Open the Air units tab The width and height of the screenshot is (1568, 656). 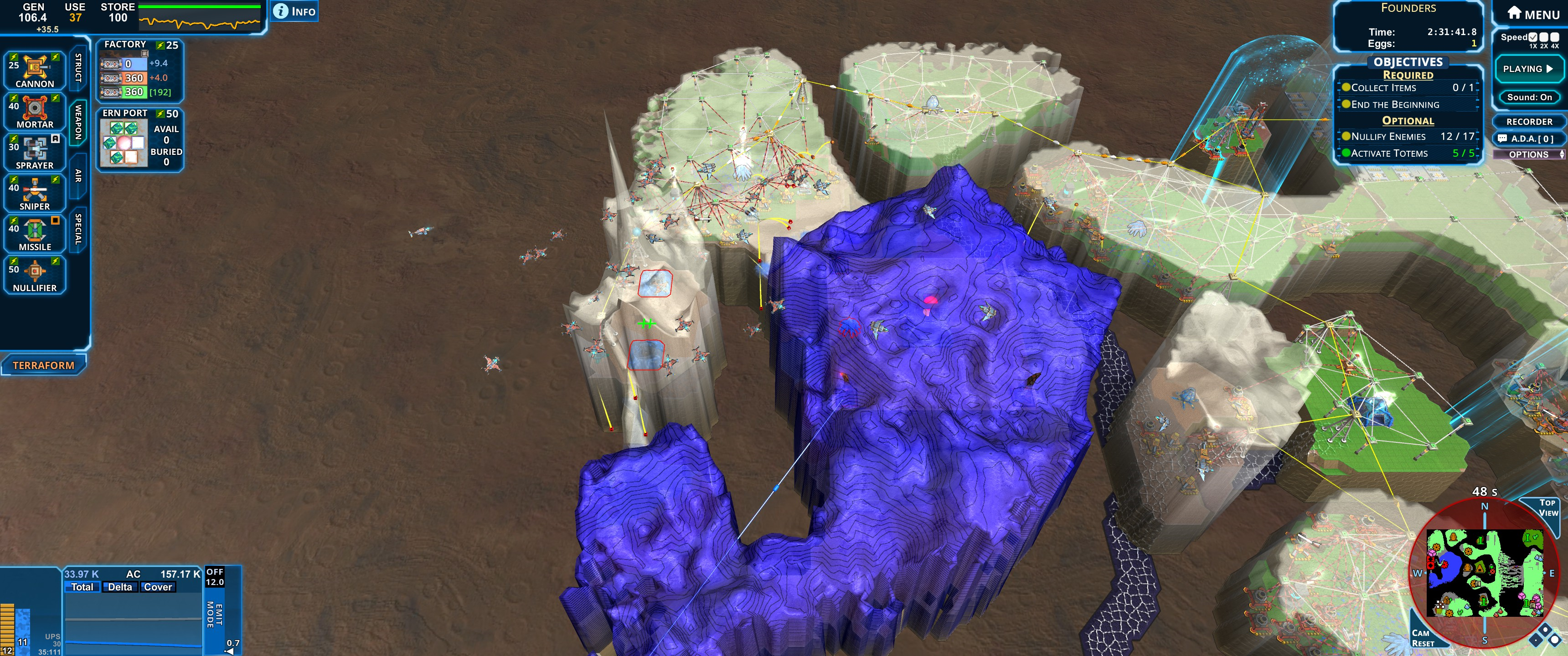[x=78, y=176]
